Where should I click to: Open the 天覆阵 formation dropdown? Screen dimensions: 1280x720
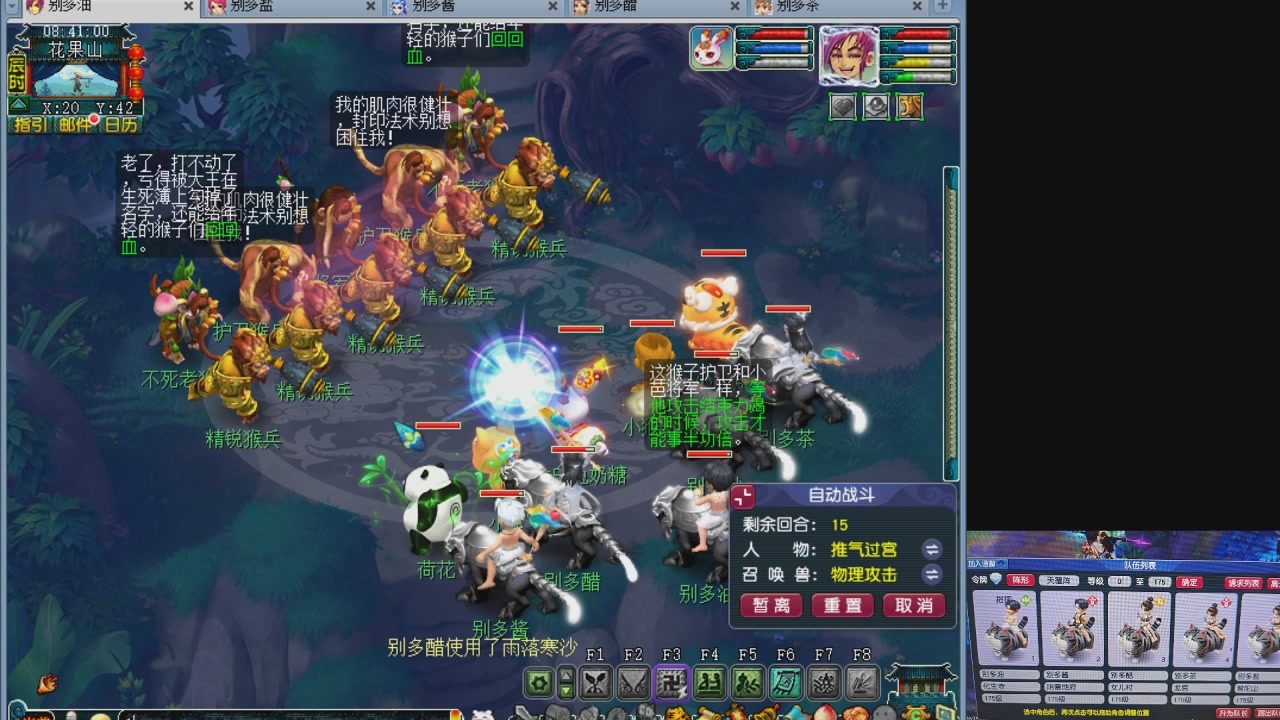pyautogui.click(x=1060, y=580)
